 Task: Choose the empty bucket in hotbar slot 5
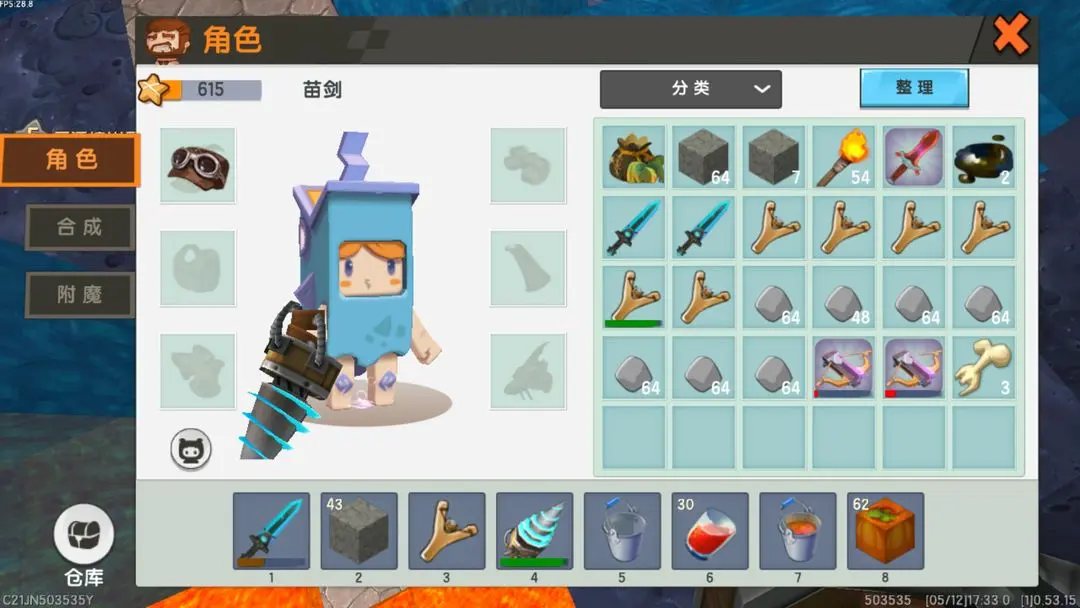[622, 531]
